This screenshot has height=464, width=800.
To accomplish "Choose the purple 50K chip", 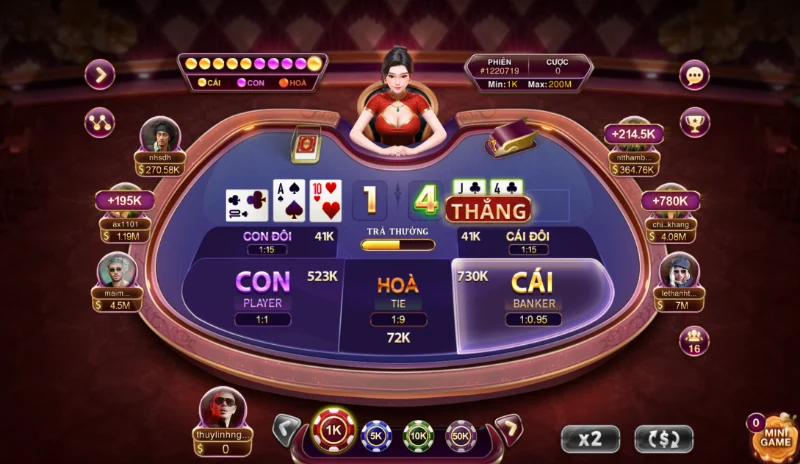I will 461,435.
